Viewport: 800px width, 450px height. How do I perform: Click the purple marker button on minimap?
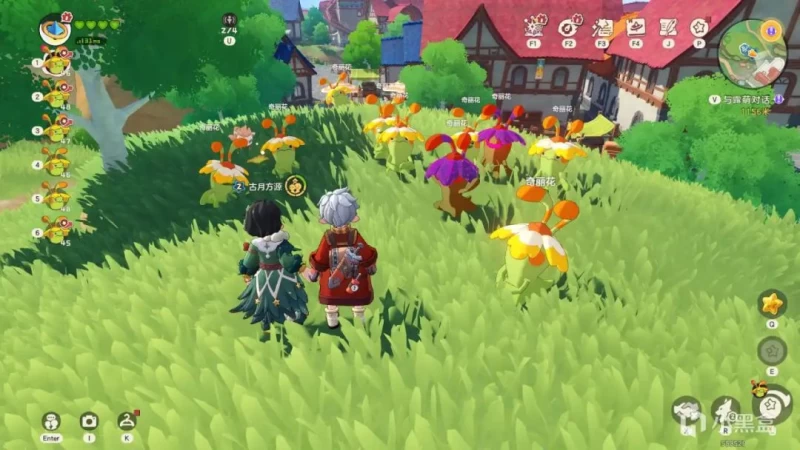(771, 30)
